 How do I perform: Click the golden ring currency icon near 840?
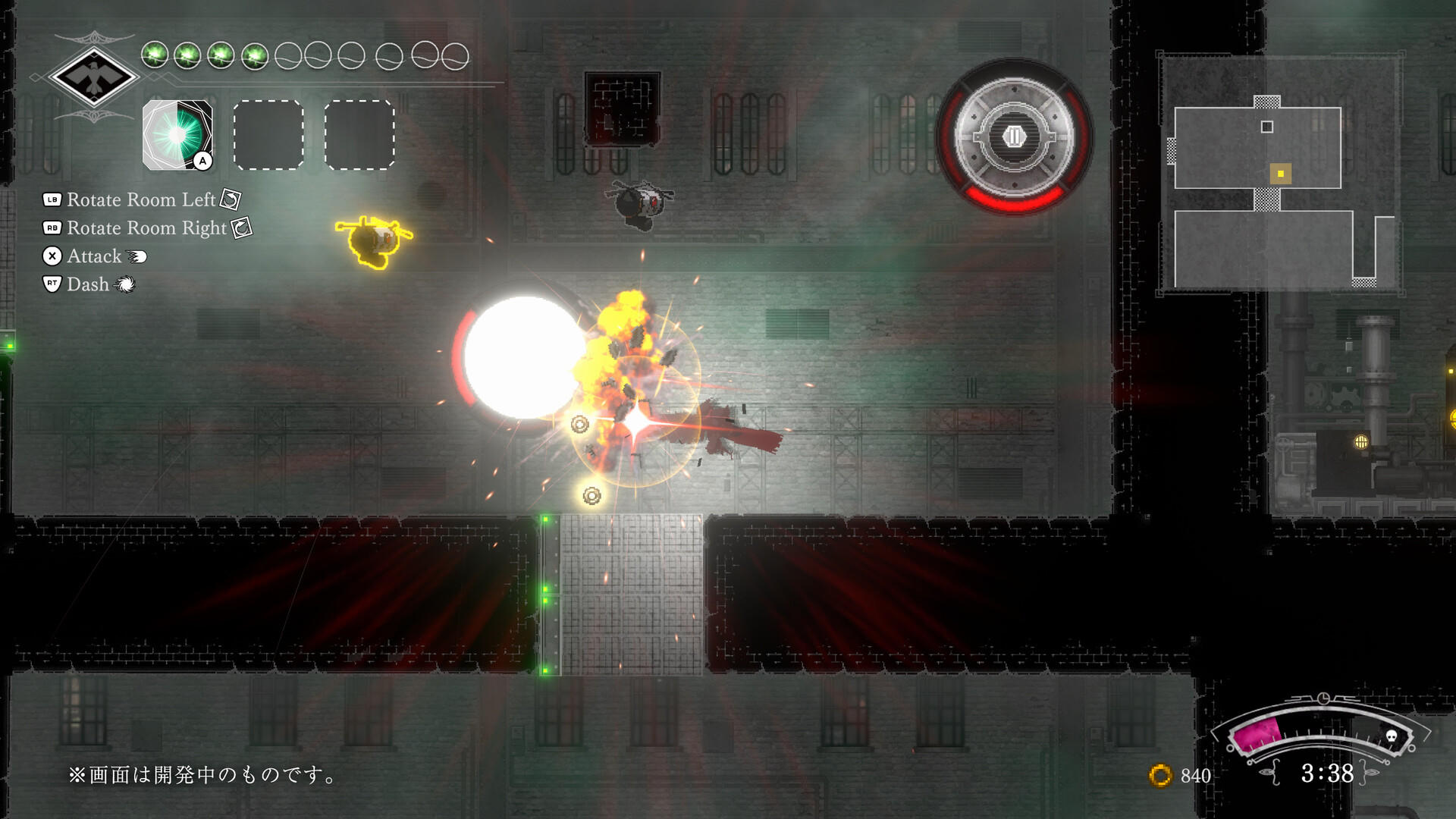(1160, 776)
